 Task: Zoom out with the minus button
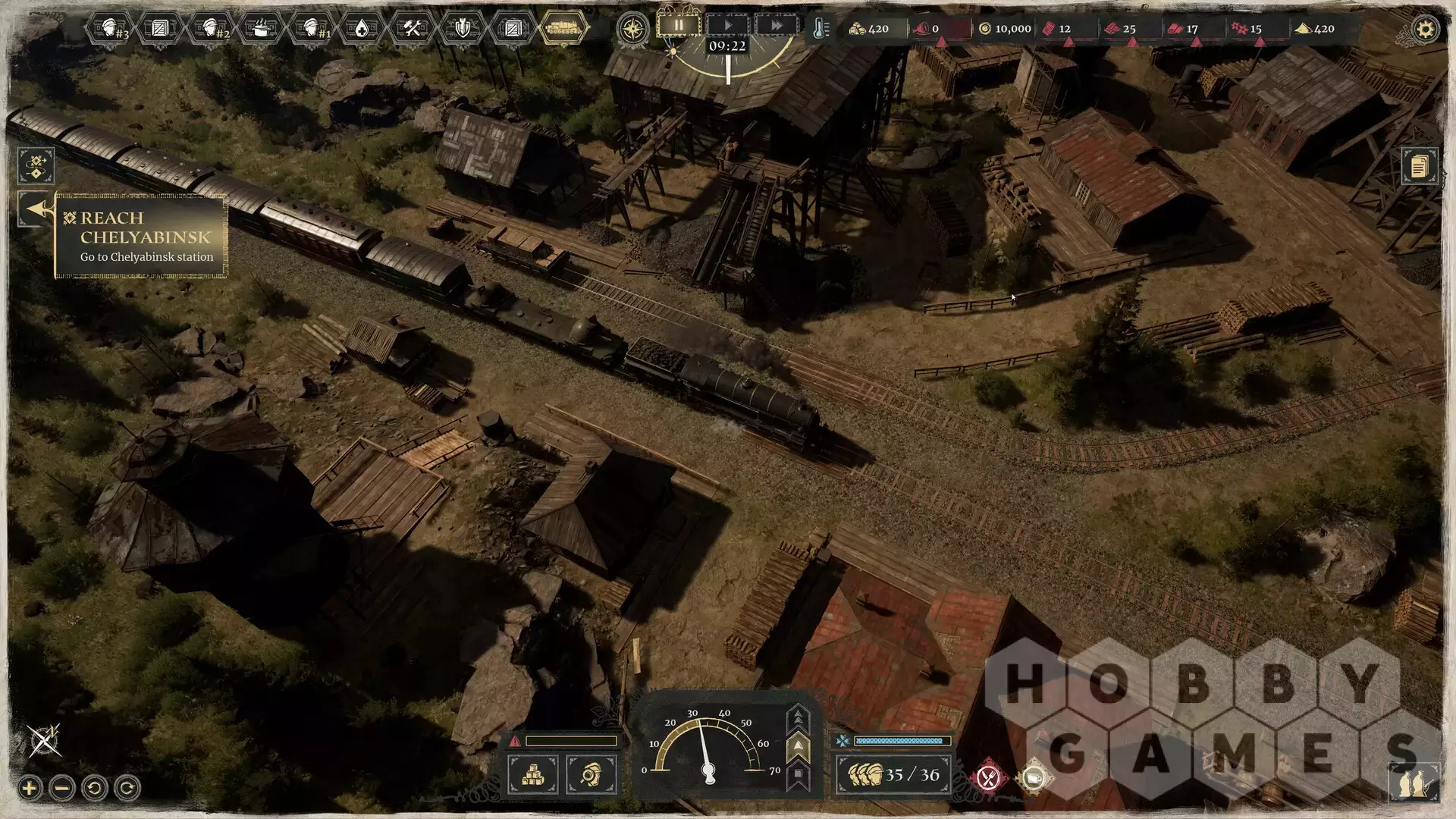point(62,788)
